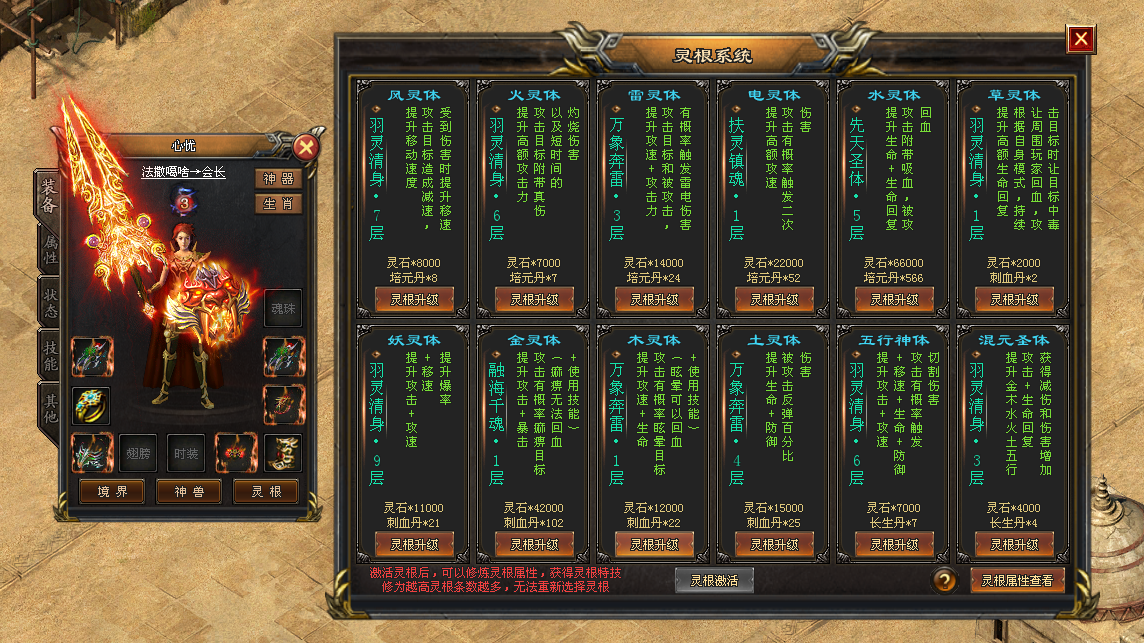This screenshot has width=1144, height=643.
Task: Open the 生肖 panel
Action: [x=278, y=203]
